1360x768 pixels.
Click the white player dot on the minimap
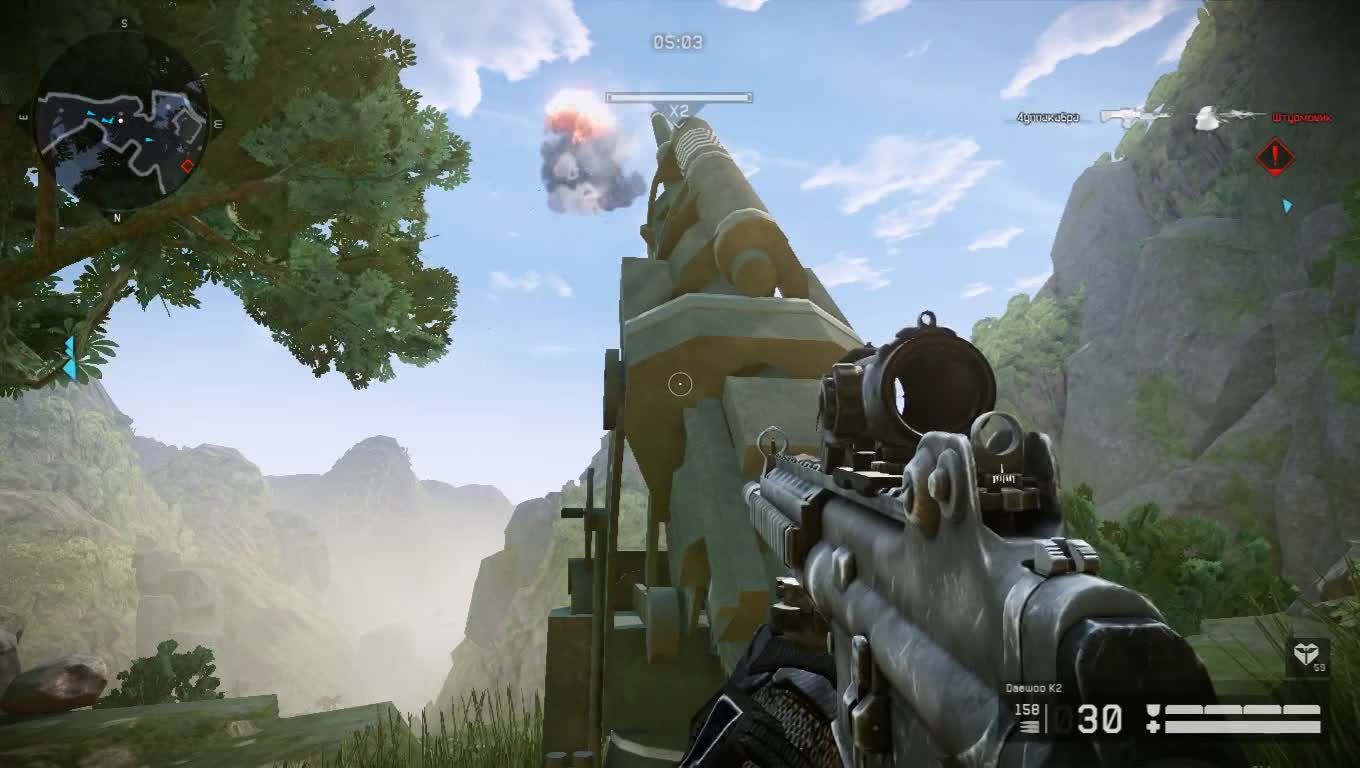point(121,120)
